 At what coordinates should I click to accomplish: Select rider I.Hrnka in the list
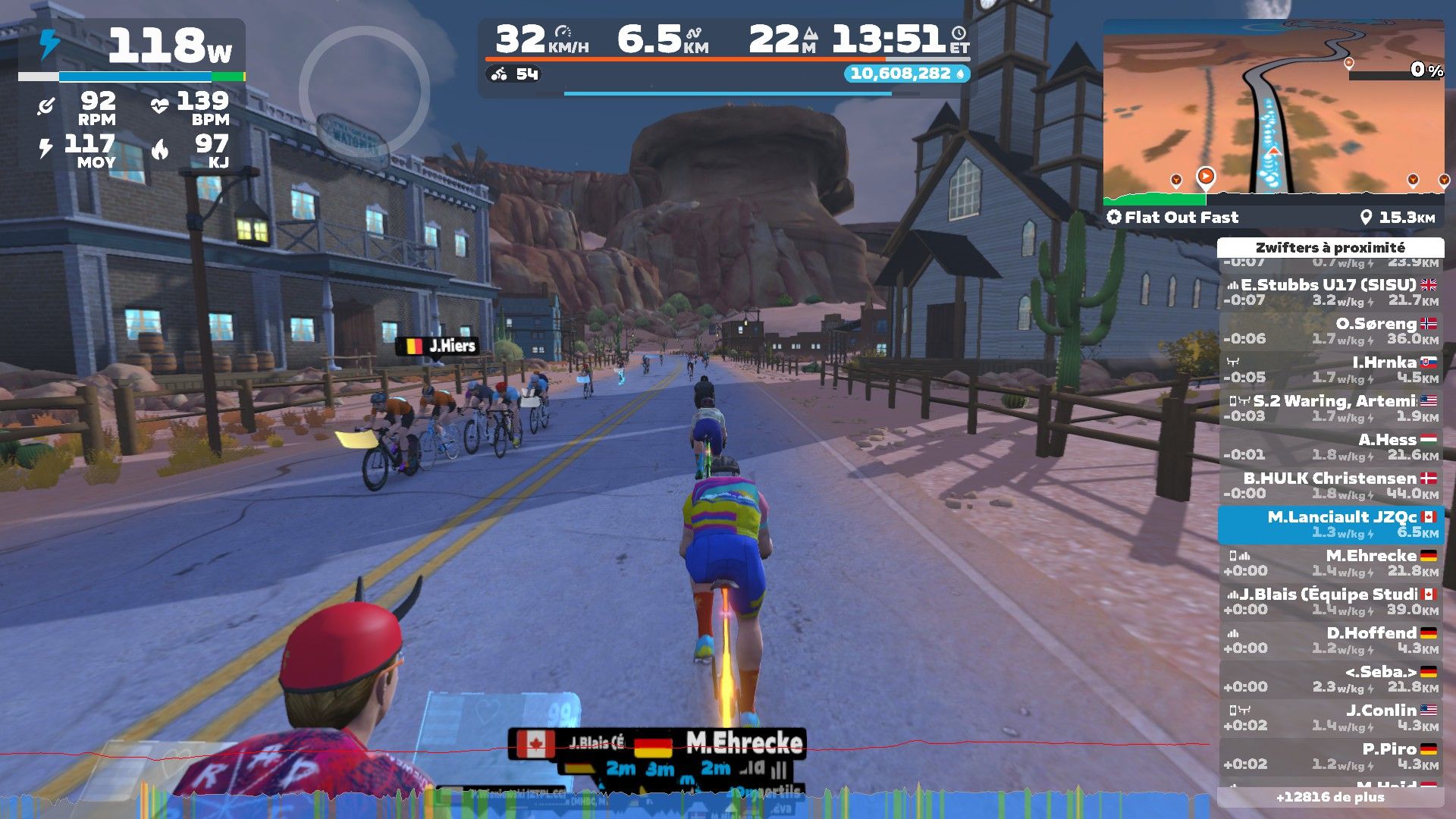click(1331, 369)
